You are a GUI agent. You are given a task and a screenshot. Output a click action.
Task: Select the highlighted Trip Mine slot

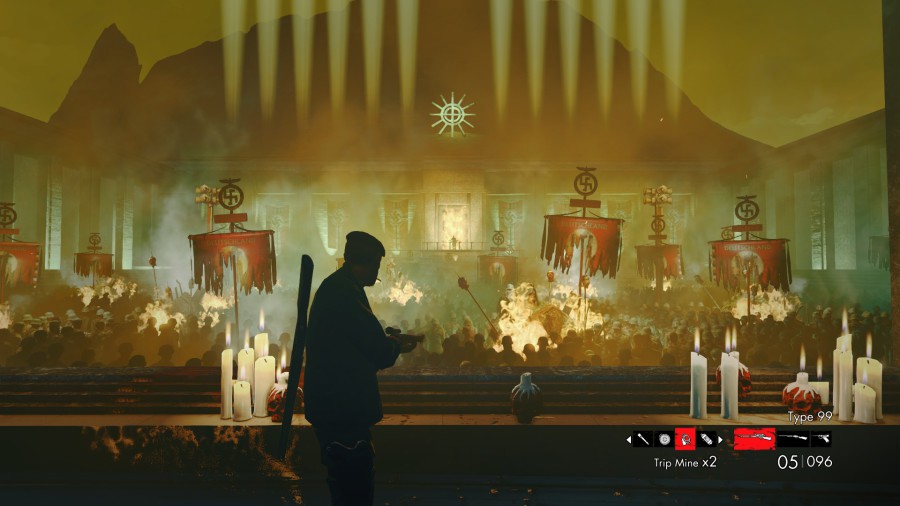685,438
